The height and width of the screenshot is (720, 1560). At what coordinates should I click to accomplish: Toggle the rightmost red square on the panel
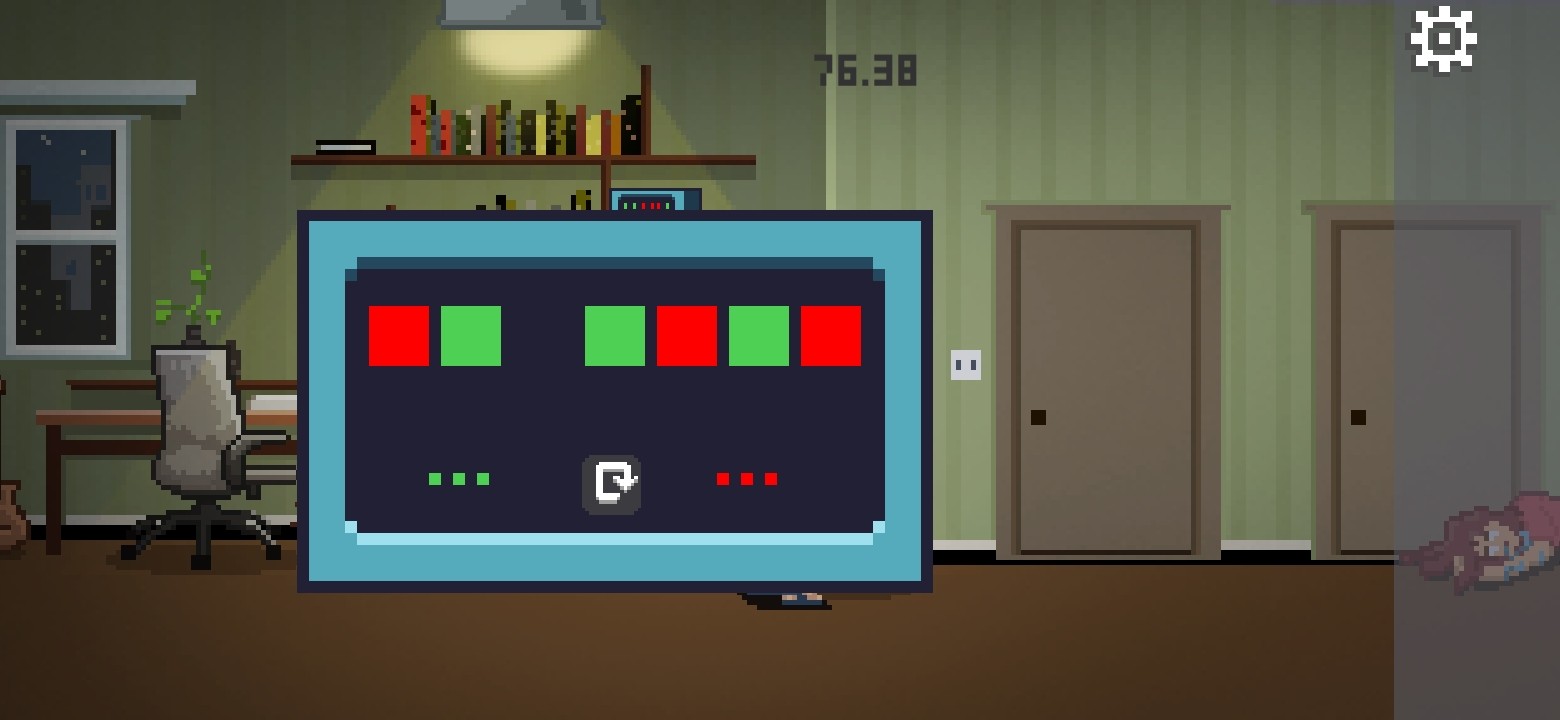831,335
